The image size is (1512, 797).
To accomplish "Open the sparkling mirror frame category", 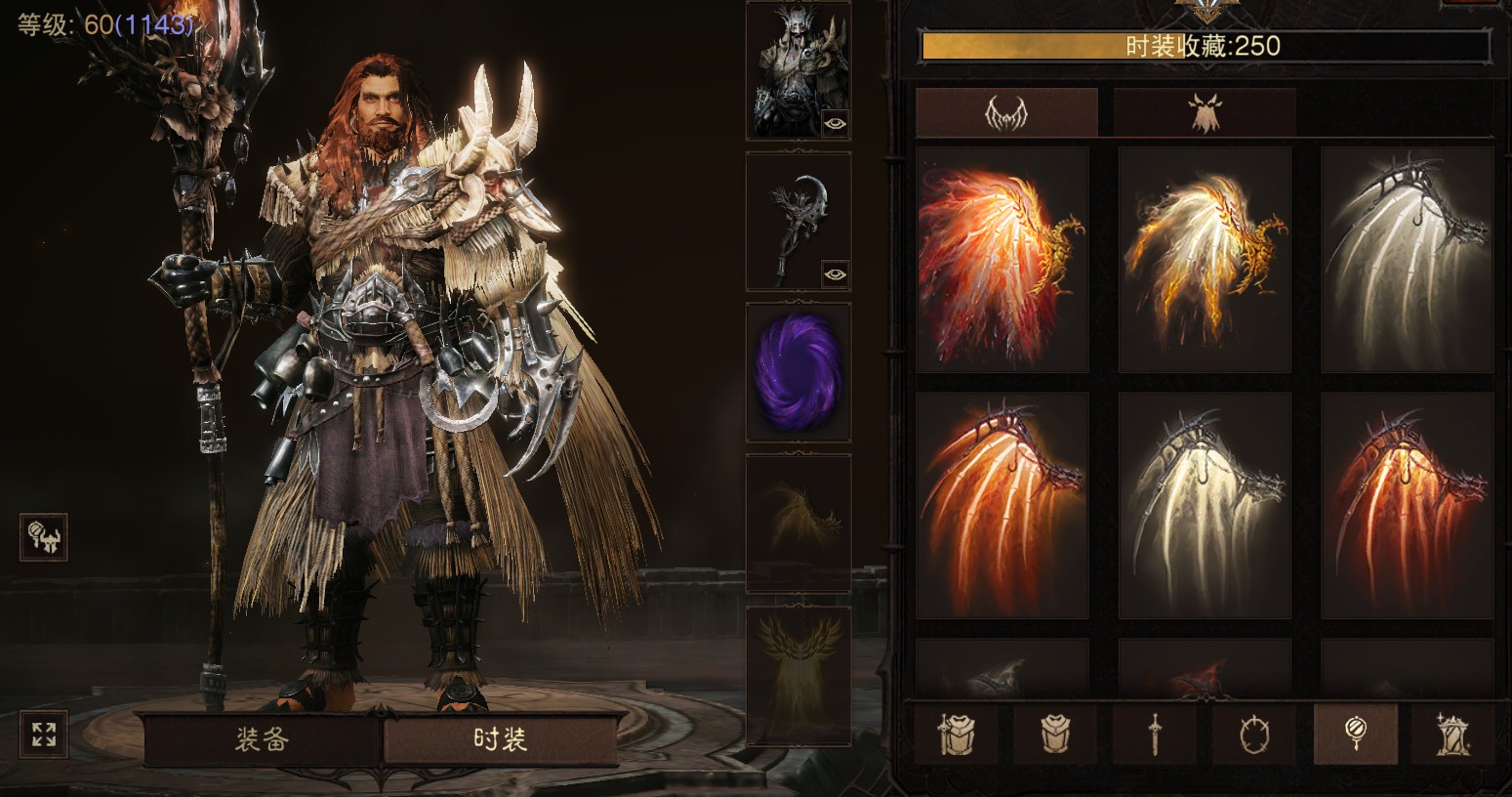I will (1452, 734).
